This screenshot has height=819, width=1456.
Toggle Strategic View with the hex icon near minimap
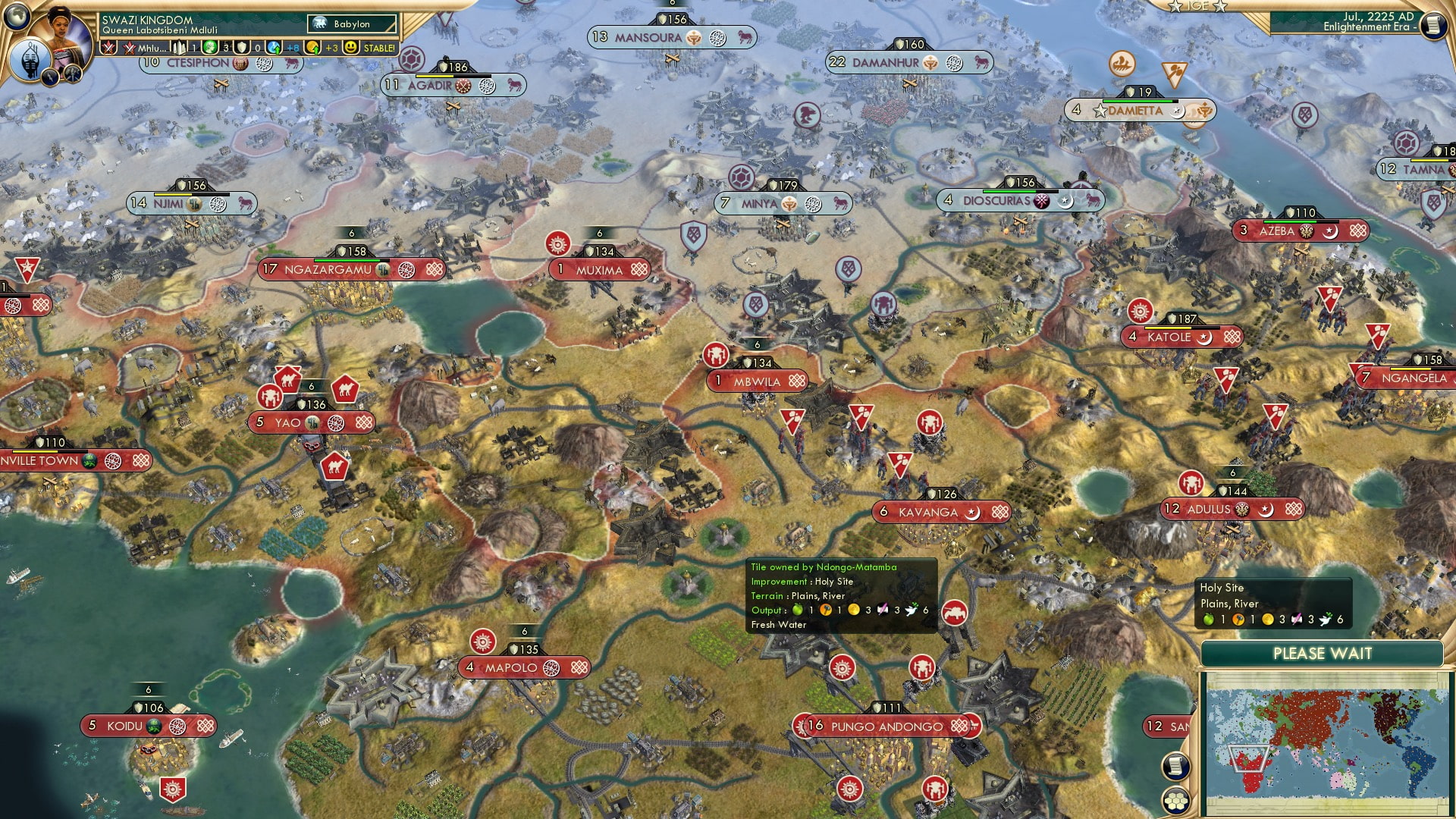tap(1175, 801)
